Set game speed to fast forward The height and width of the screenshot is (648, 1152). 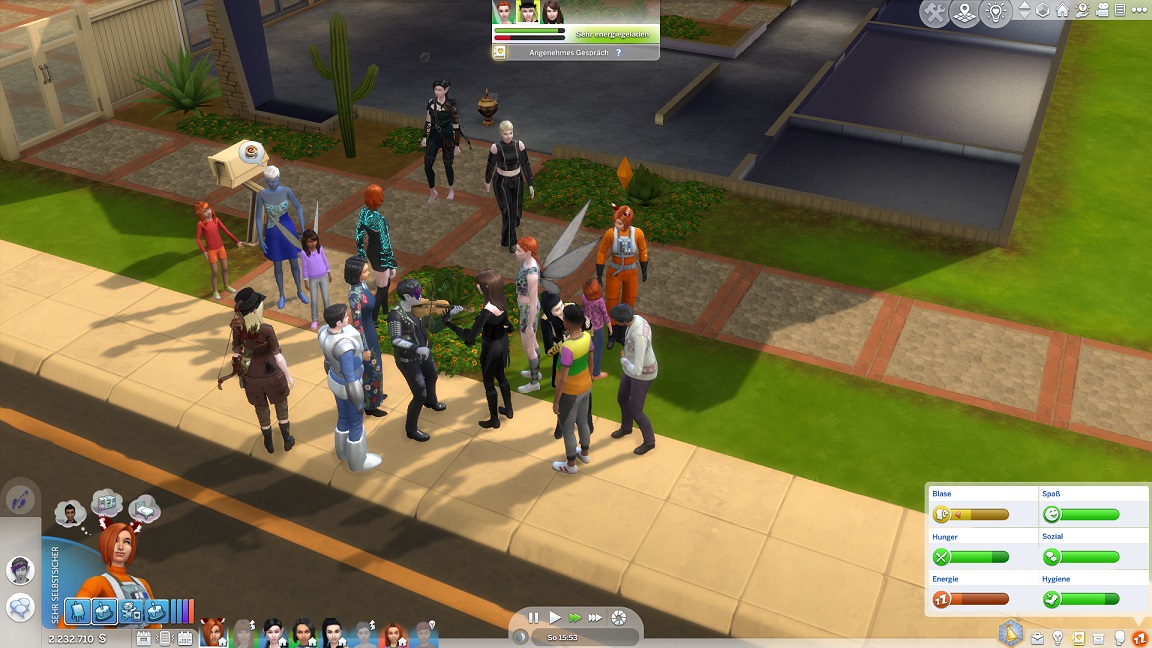575,618
